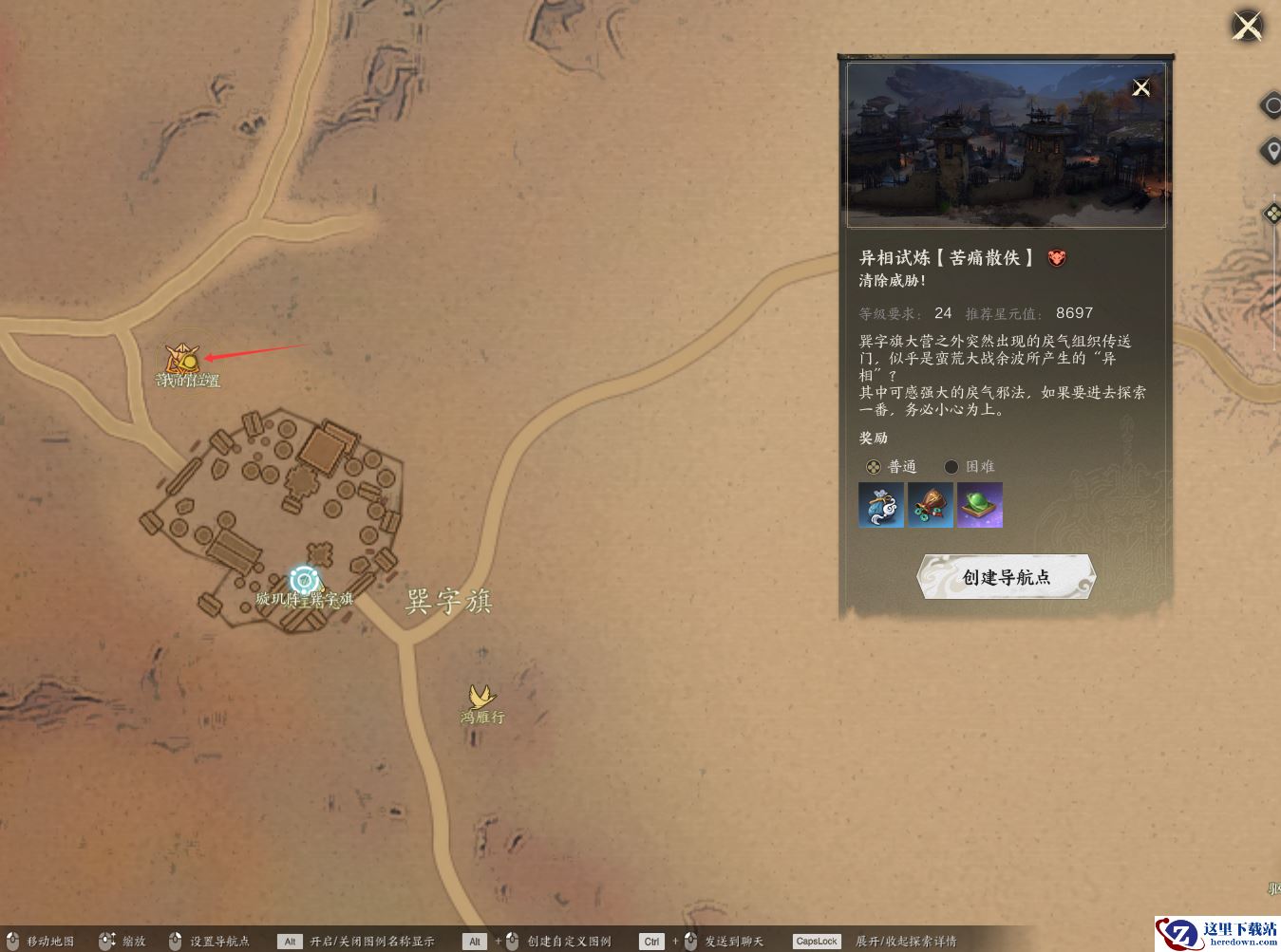Inspect the green jade orb reward

(x=980, y=505)
